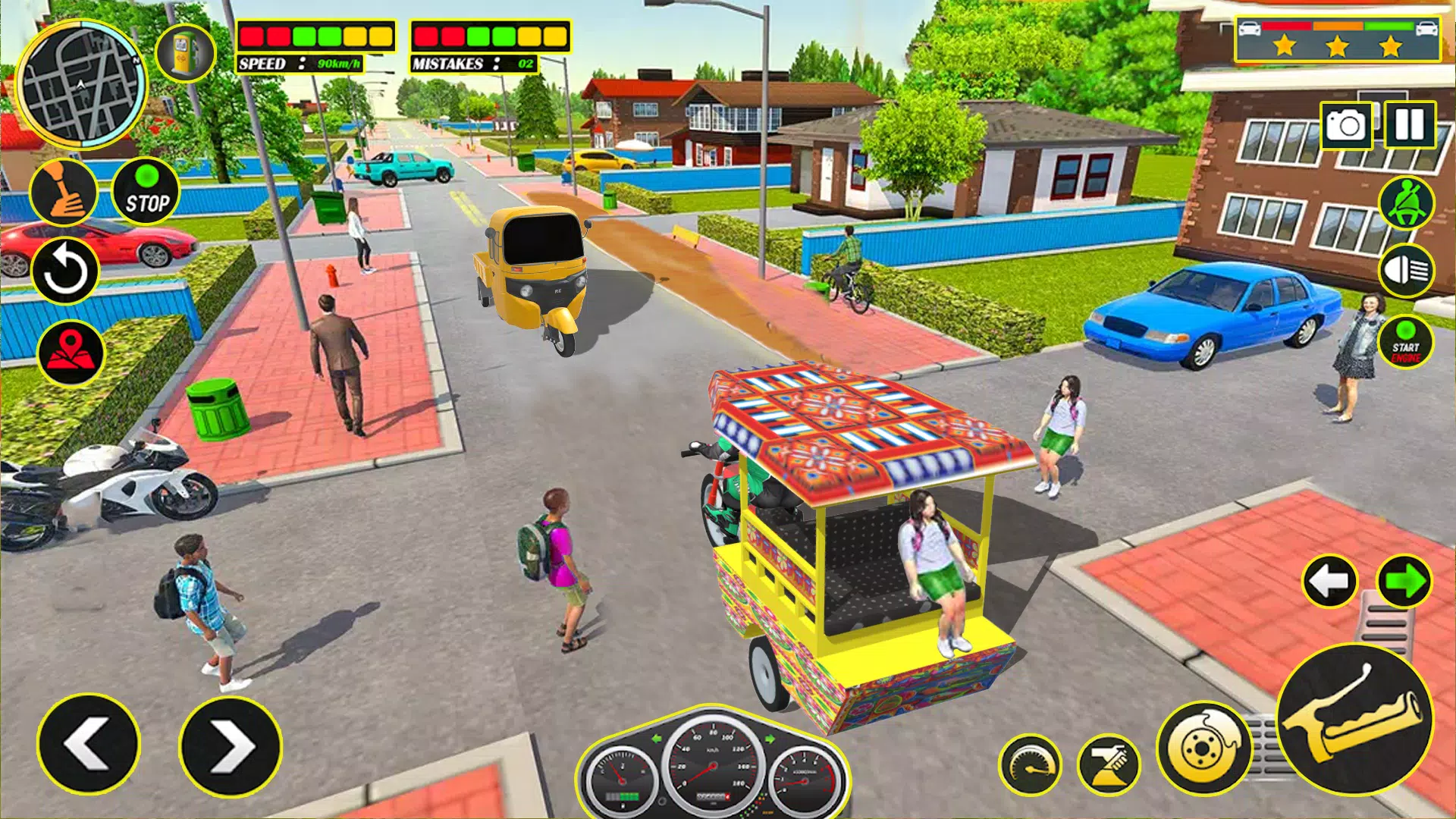Steer right with the large right arrow

pos(230,745)
